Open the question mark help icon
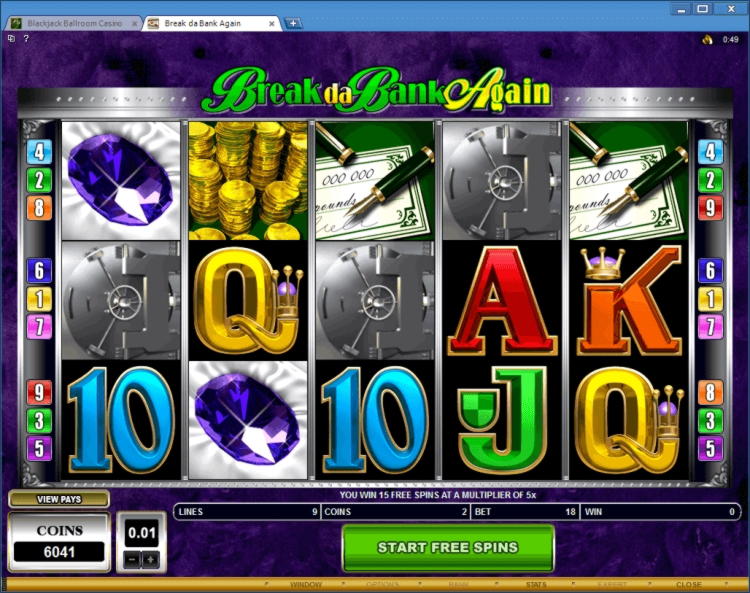This screenshot has width=750, height=593. tap(25, 39)
